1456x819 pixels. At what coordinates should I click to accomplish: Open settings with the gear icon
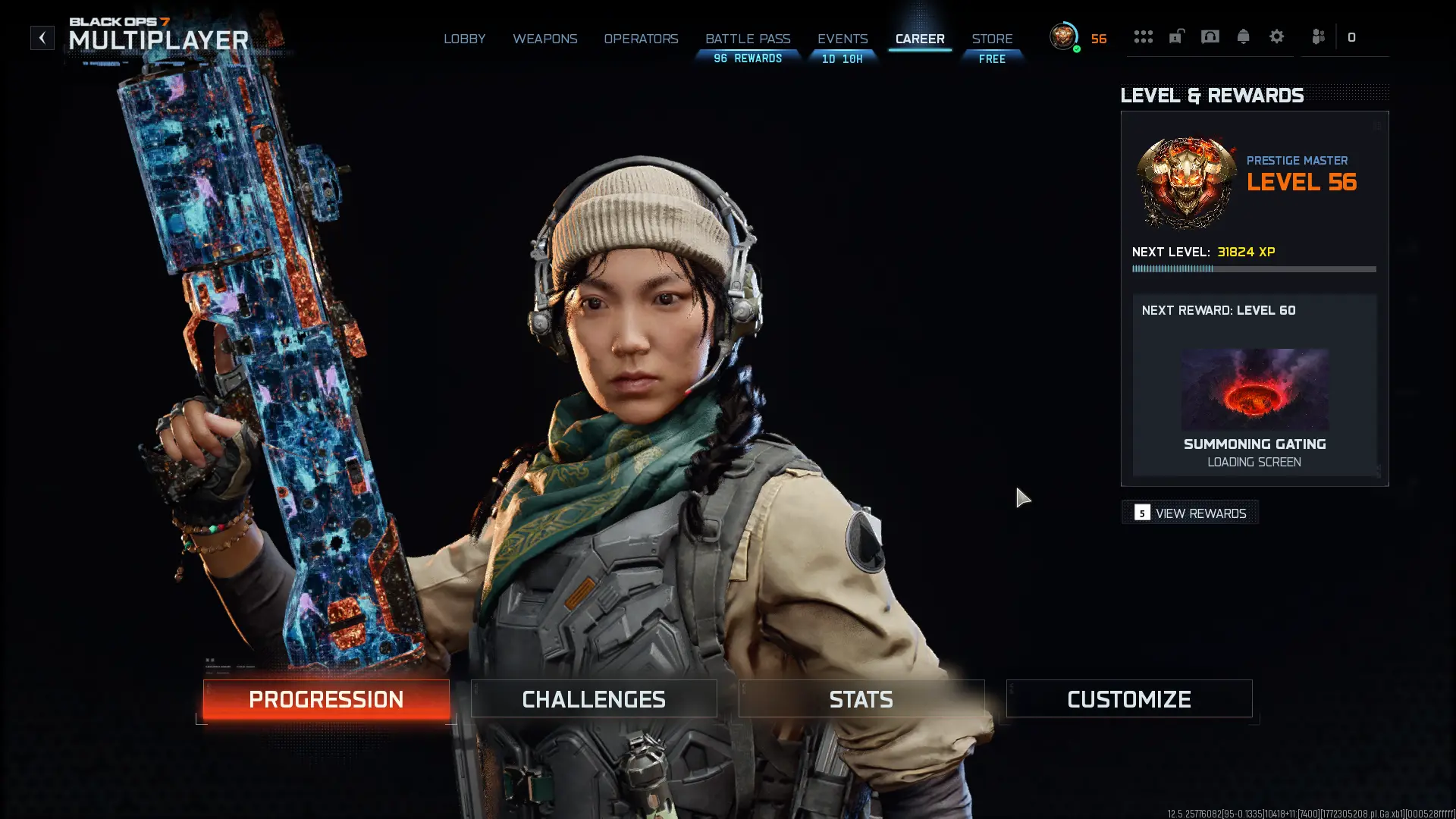[x=1276, y=36]
